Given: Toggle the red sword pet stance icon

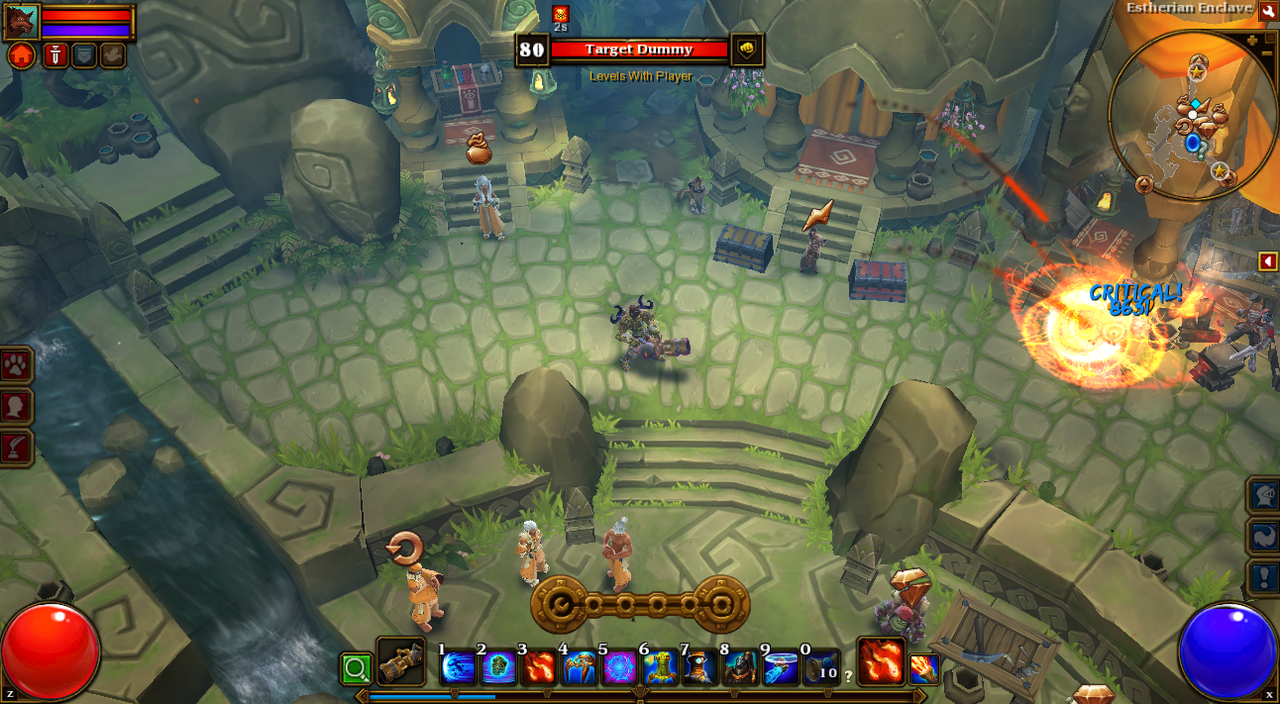Looking at the screenshot, I should (x=56, y=55).
